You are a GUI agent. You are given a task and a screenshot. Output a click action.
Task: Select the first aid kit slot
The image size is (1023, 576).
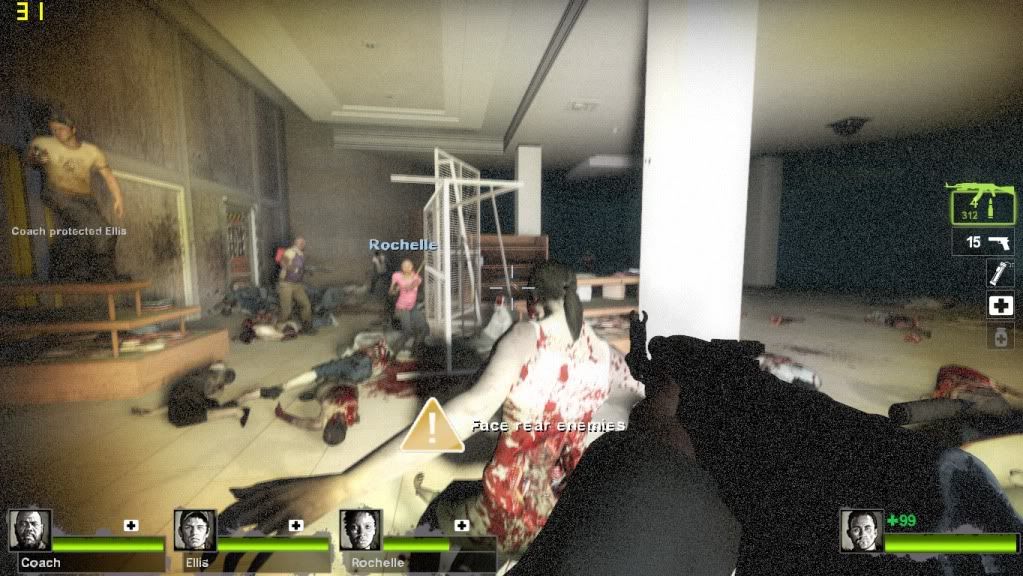pos(1000,306)
